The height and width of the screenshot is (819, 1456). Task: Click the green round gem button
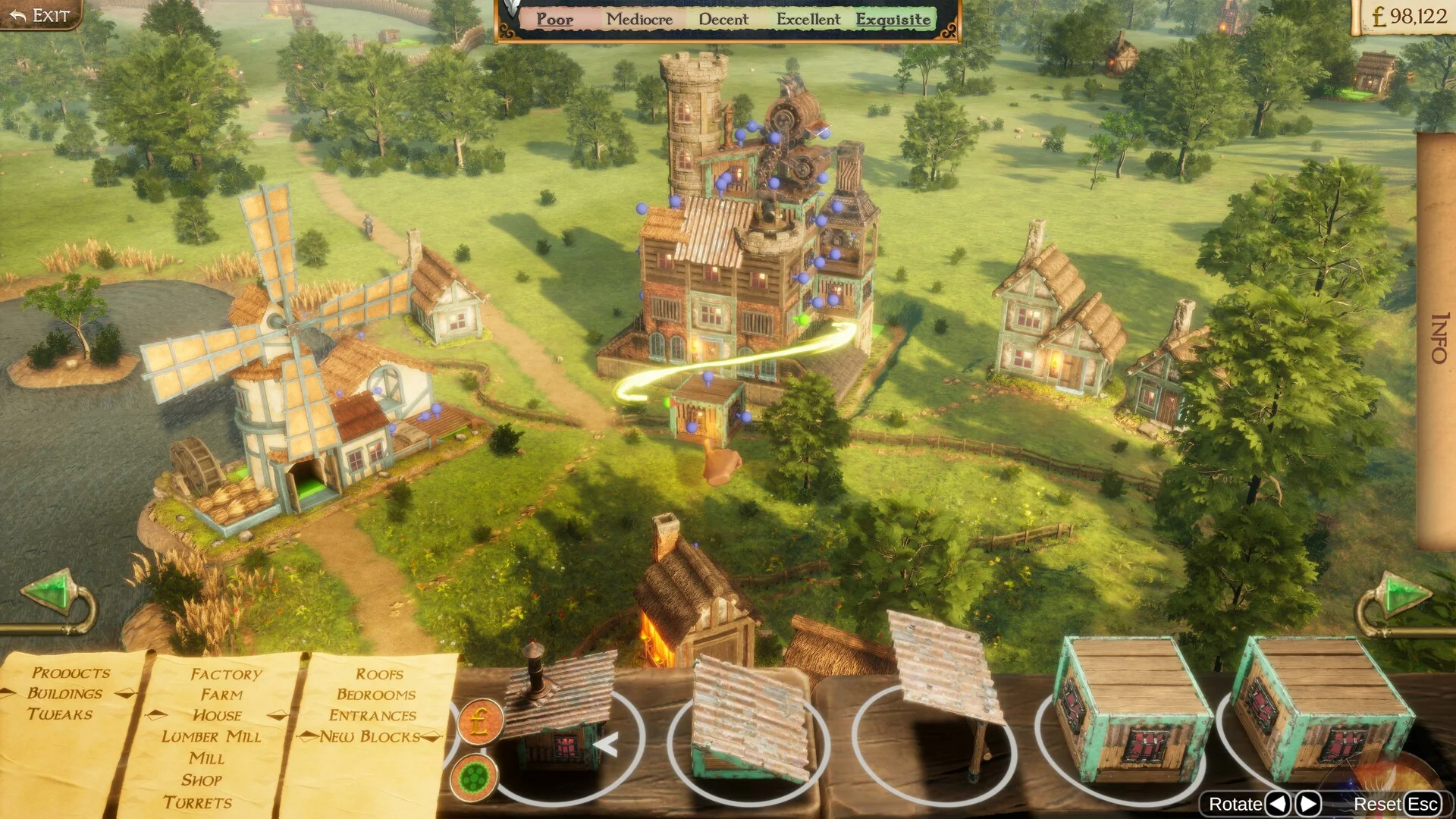[475, 777]
